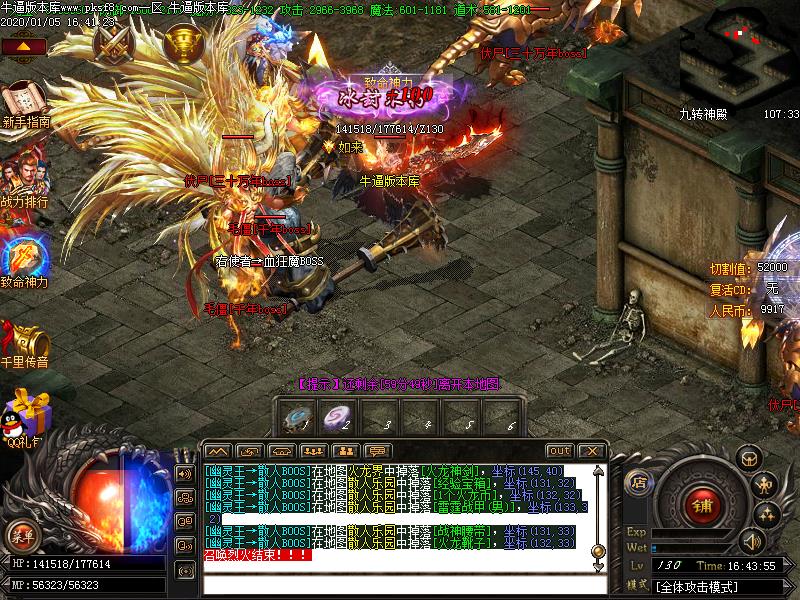Open the skills sparkle icon

pos(766,515)
